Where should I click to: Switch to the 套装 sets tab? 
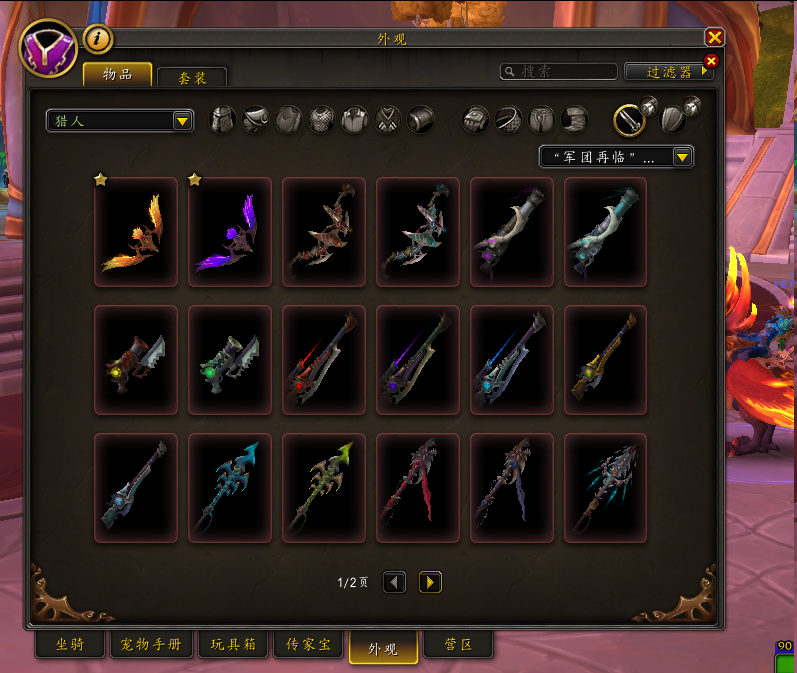(192, 77)
